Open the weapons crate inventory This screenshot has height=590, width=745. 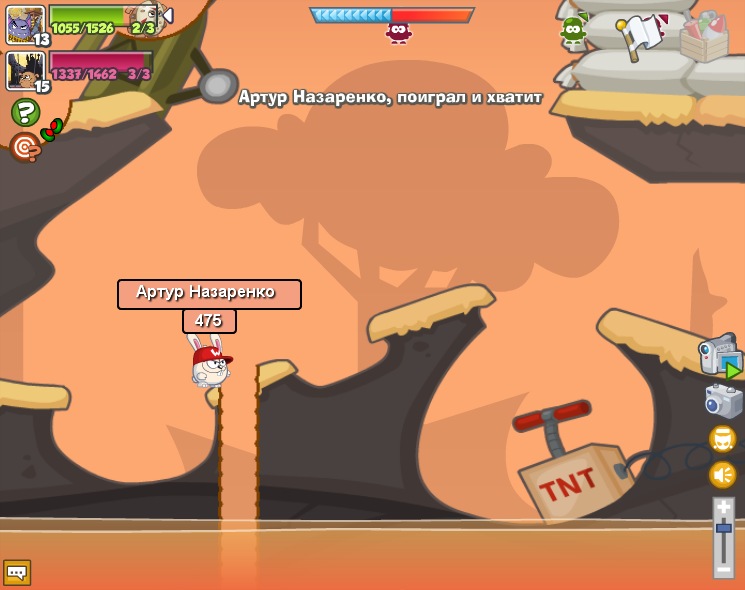point(704,37)
